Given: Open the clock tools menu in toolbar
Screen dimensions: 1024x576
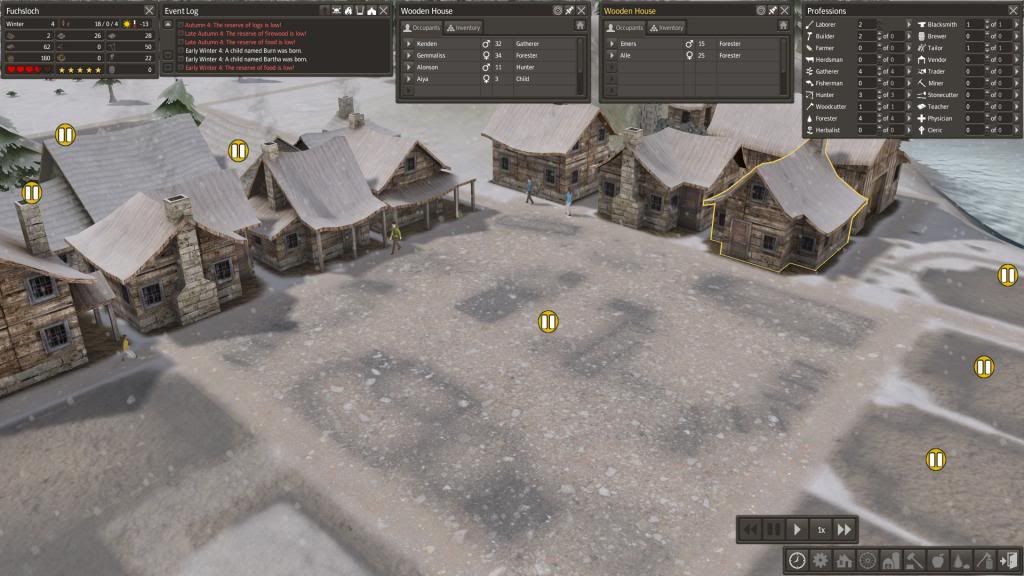Looking at the screenshot, I should (797, 560).
